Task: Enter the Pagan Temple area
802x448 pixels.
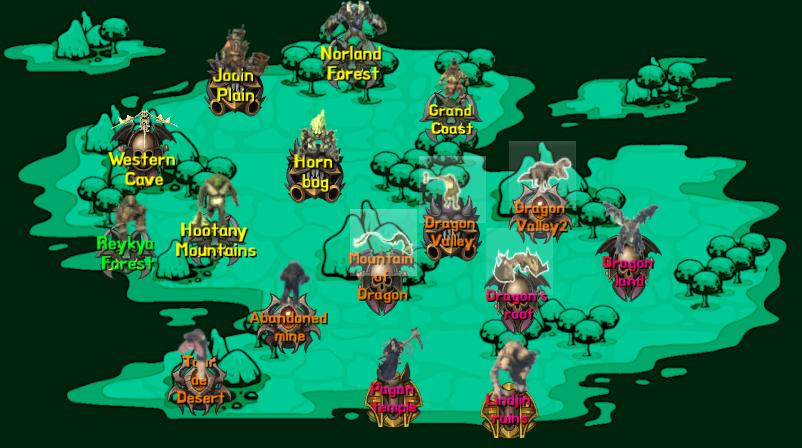Action: pos(392,395)
